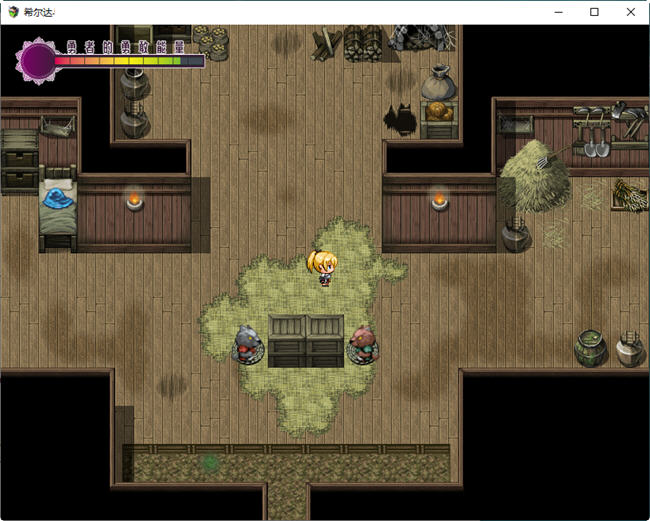Minimize the game window

pos(558,12)
